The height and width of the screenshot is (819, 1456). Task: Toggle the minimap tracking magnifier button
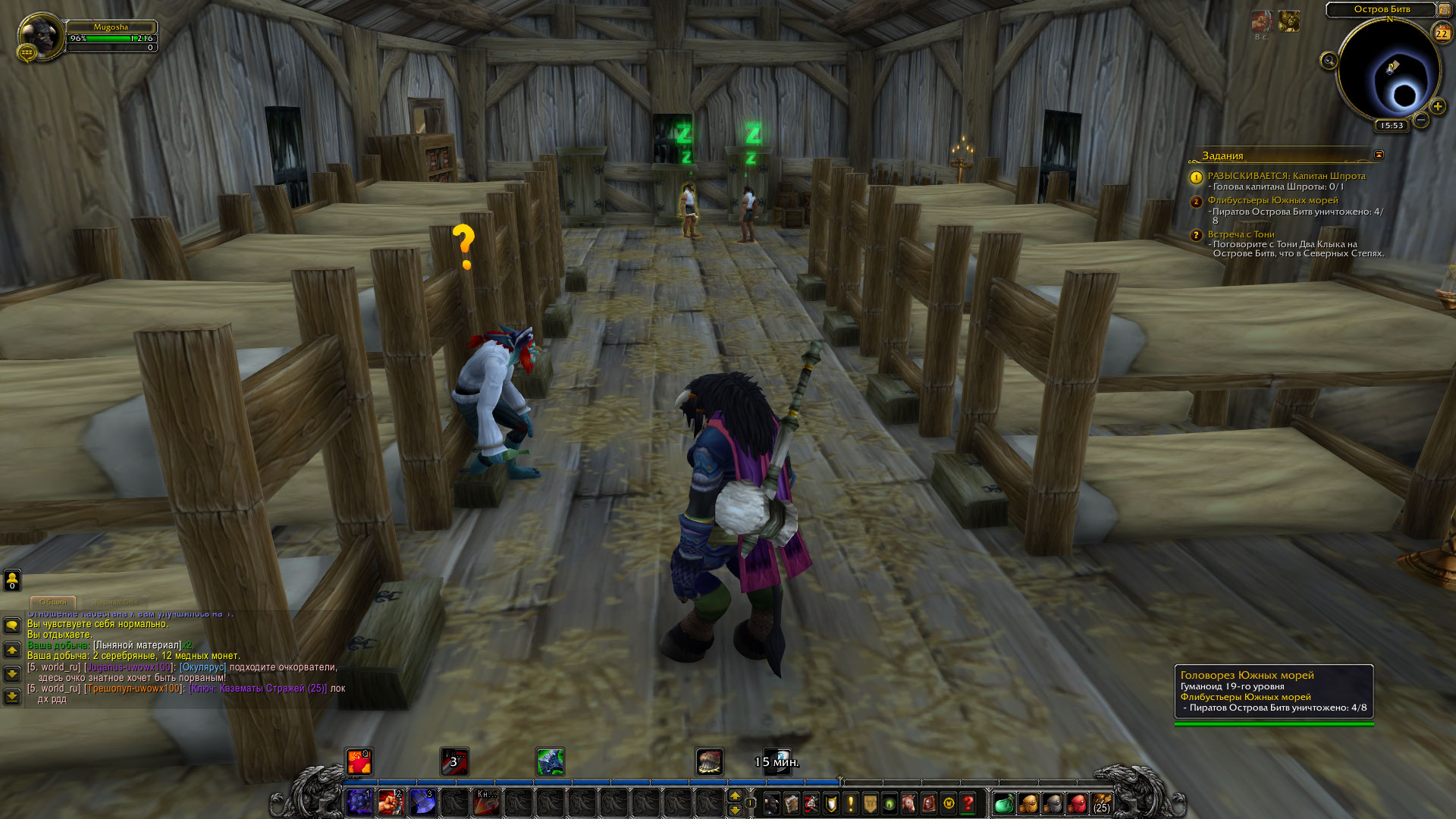[x=1329, y=61]
